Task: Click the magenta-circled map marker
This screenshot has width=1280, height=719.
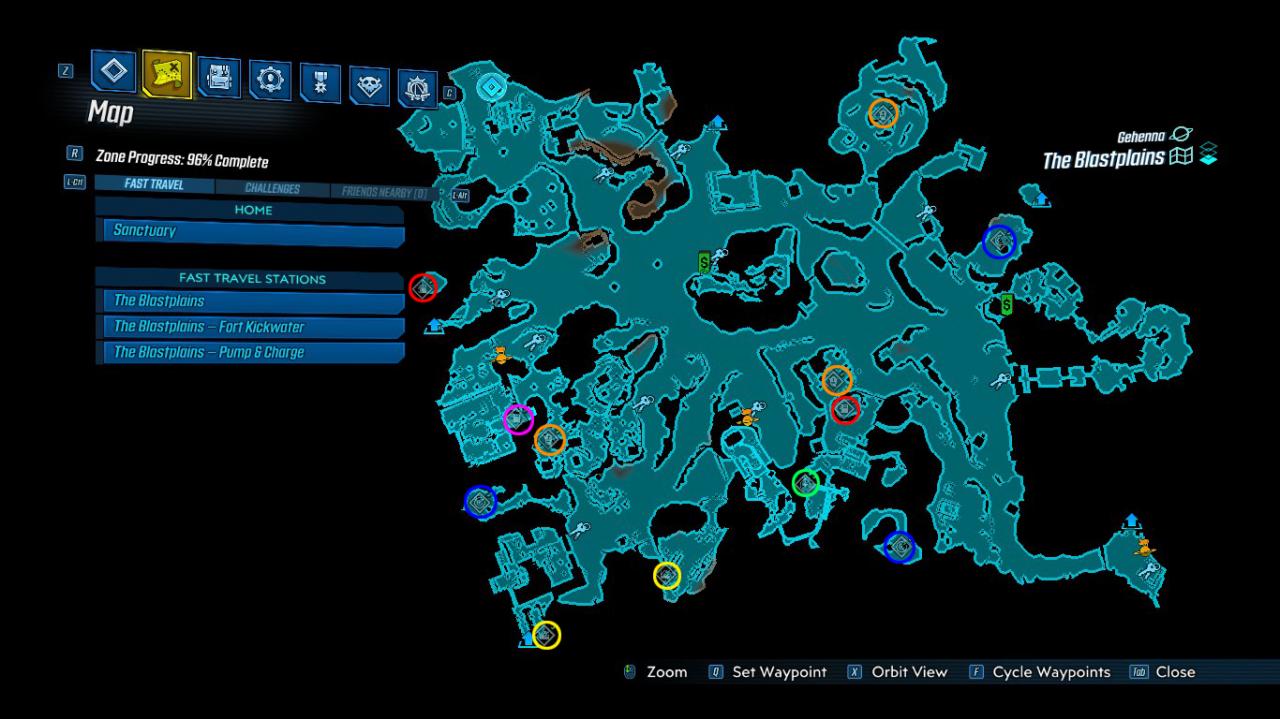Action: click(x=518, y=419)
